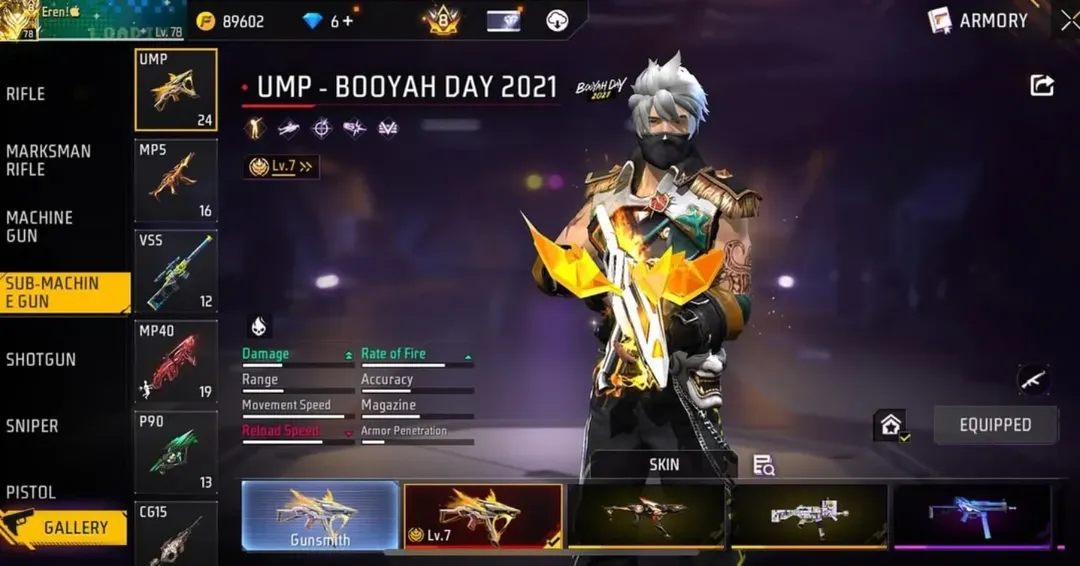This screenshot has width=1080, height=566.
Task: Open the Skin tab
Action: coord(664,464)
